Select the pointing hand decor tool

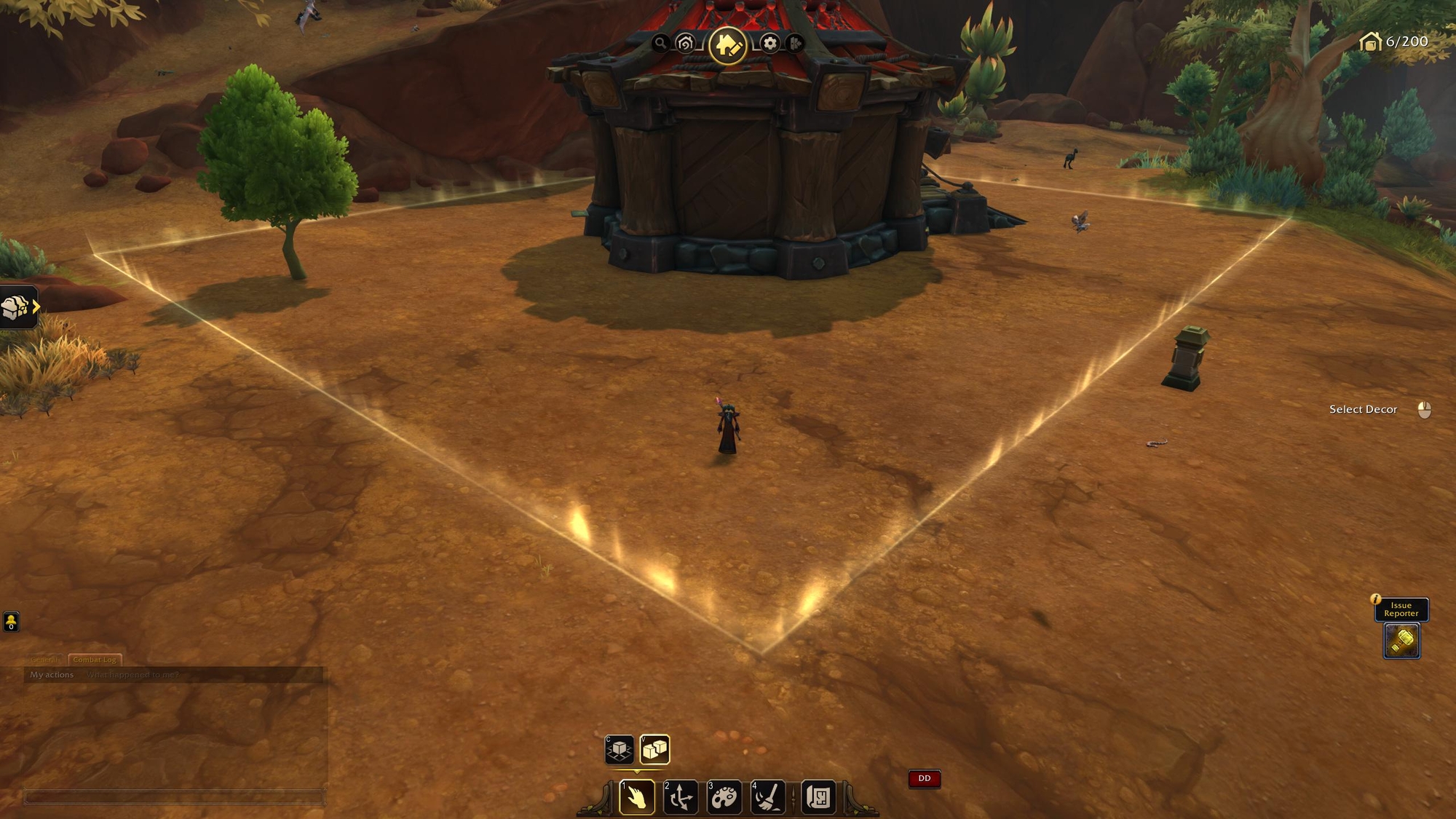636,797
